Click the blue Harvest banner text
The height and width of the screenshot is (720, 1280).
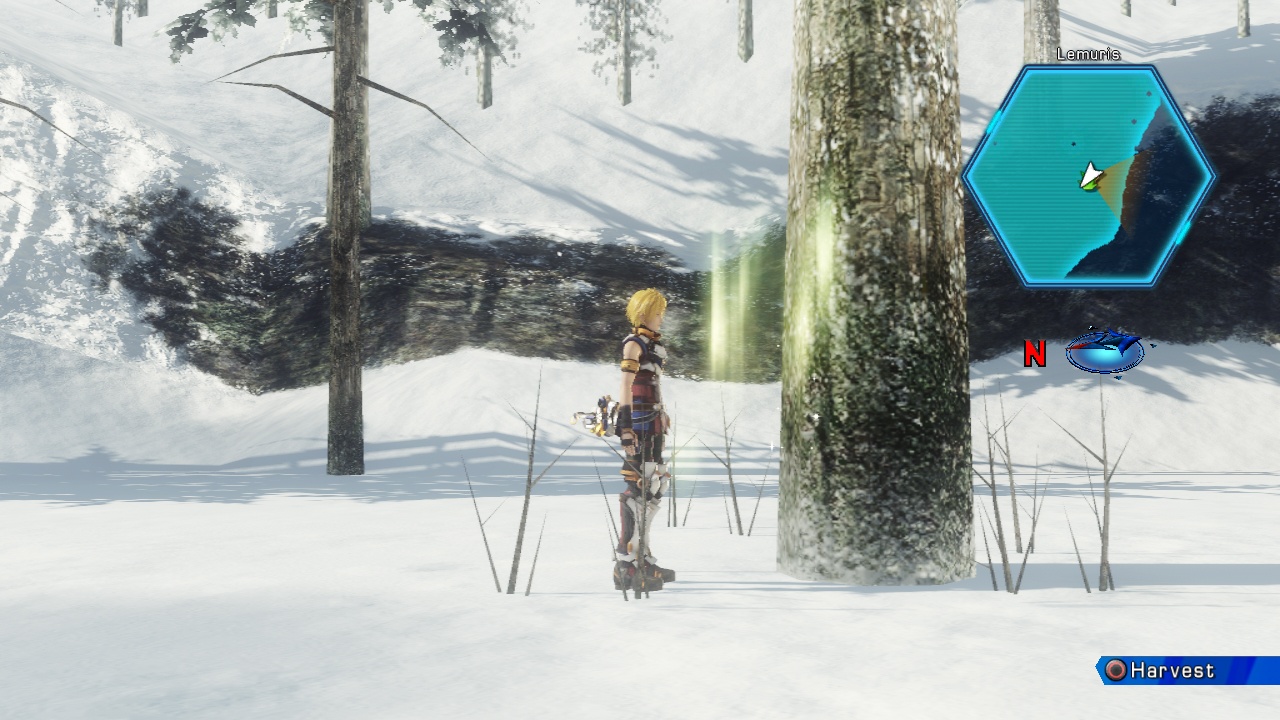coord(1172,670)
